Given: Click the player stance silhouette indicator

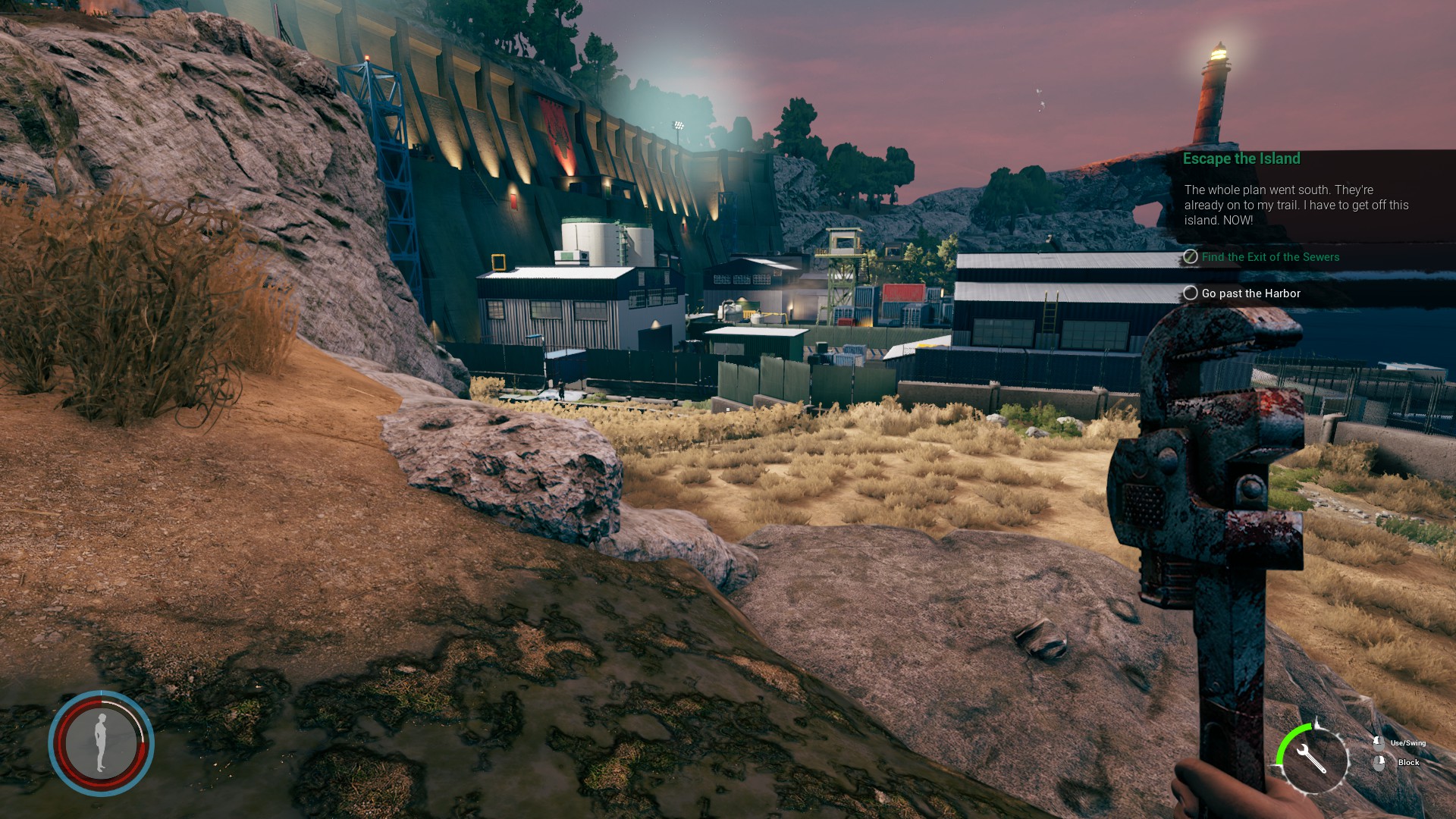Looking at the screenshot, I should (101, 742).
